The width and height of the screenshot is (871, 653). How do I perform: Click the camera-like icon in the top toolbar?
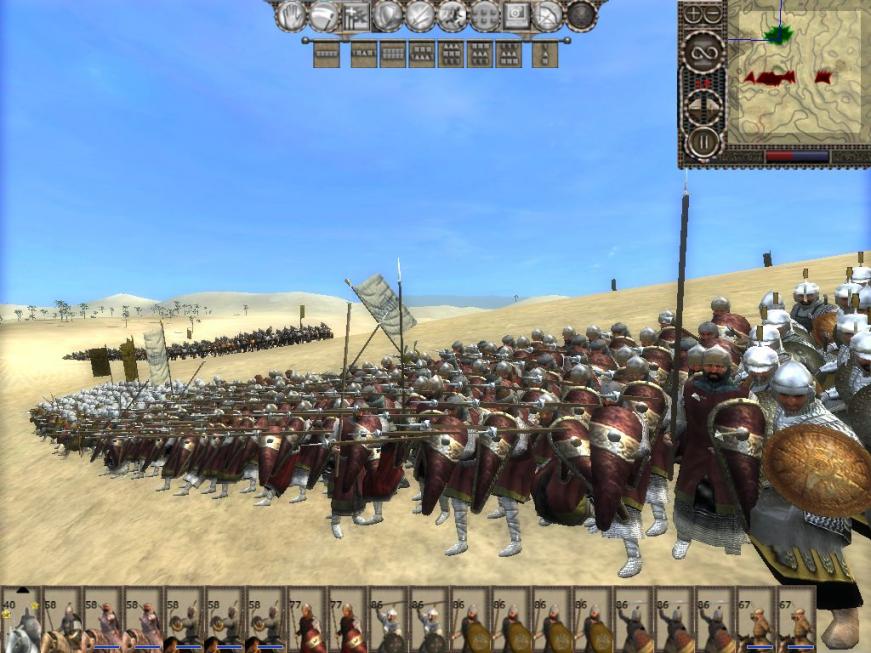[x=516, y=15]
